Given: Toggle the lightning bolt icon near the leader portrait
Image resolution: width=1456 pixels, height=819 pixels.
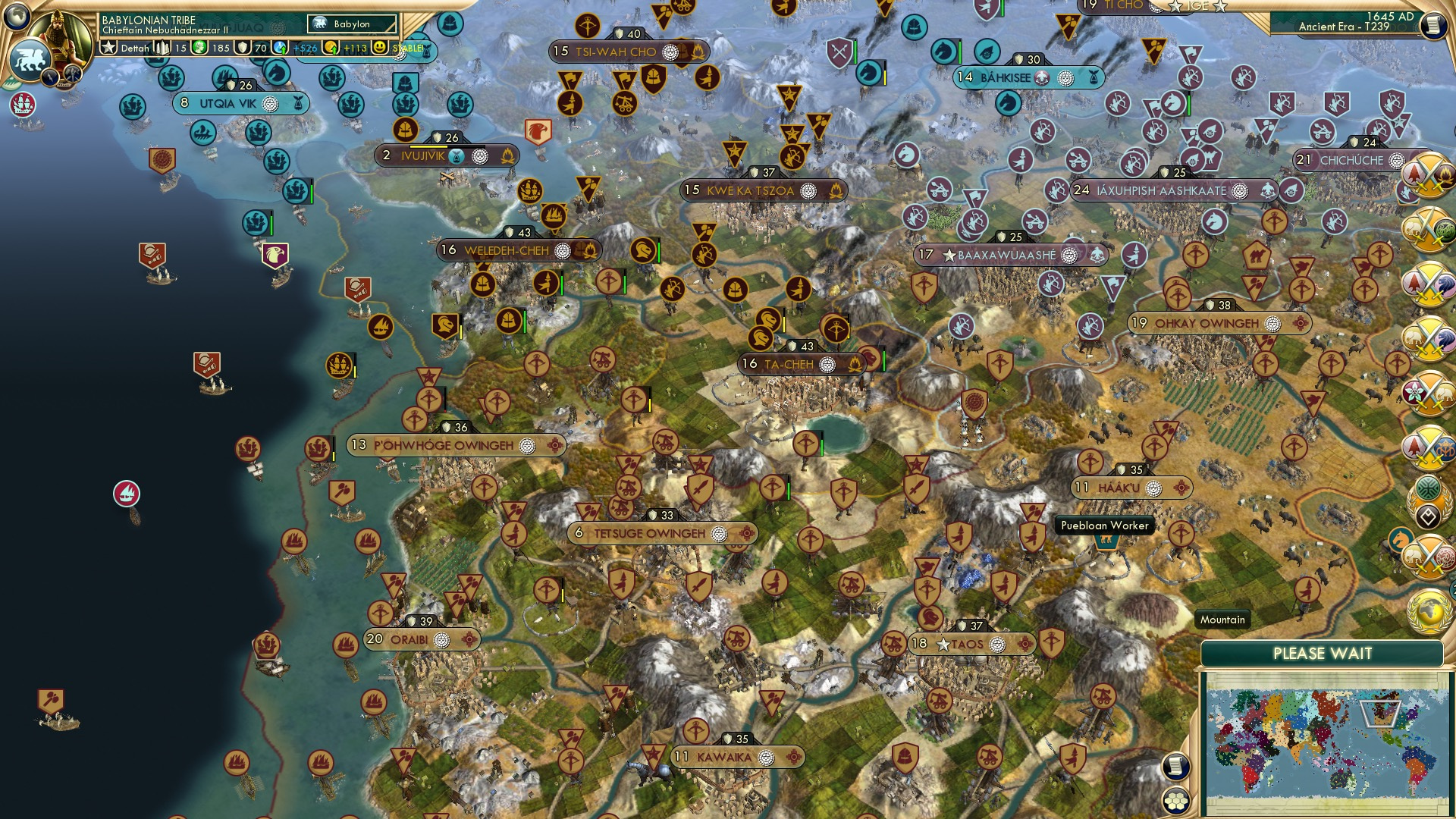Looking at the screenshot, I should (x=49, y=78).
